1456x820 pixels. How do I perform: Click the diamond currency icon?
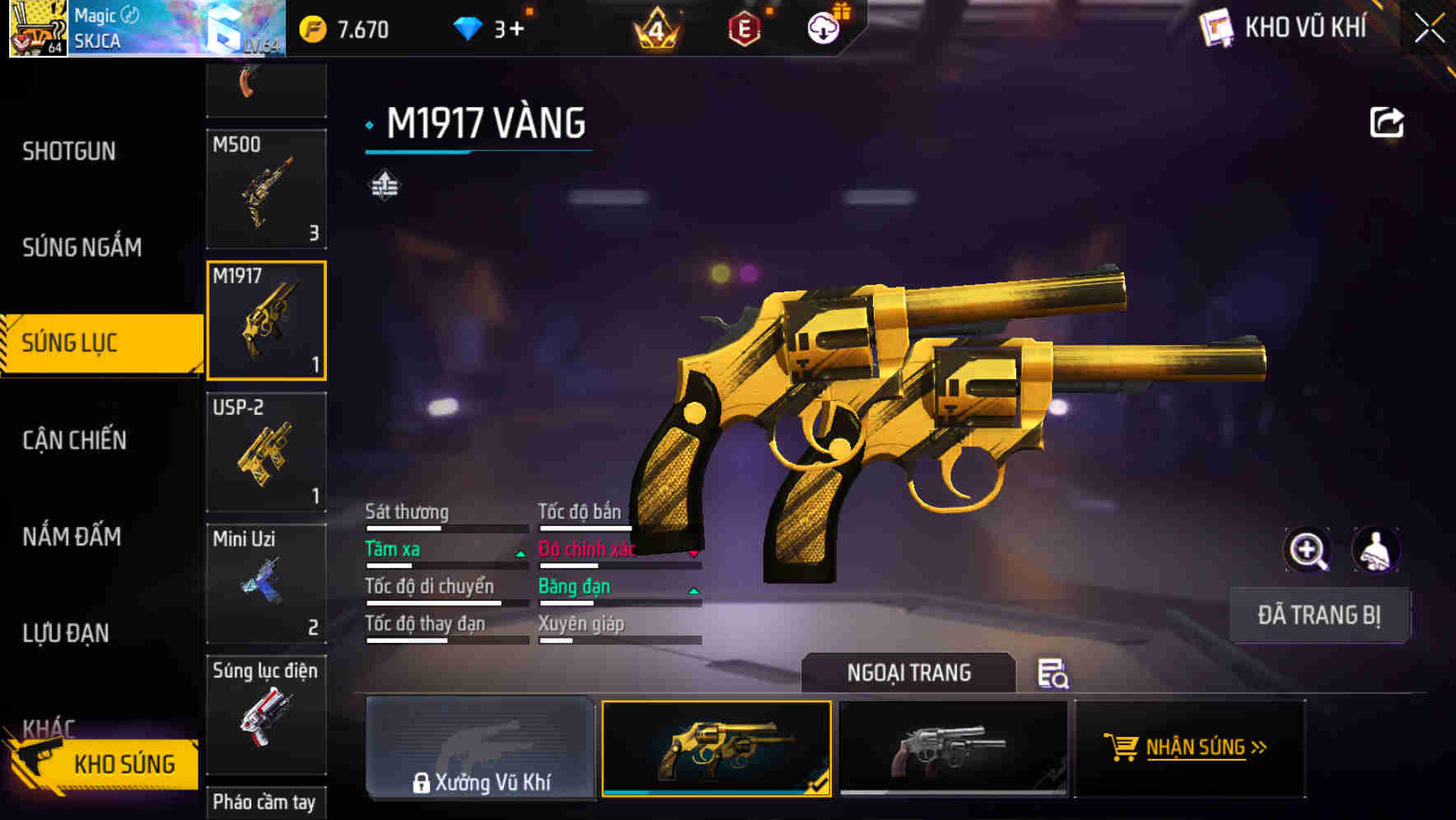click(469, 27)
